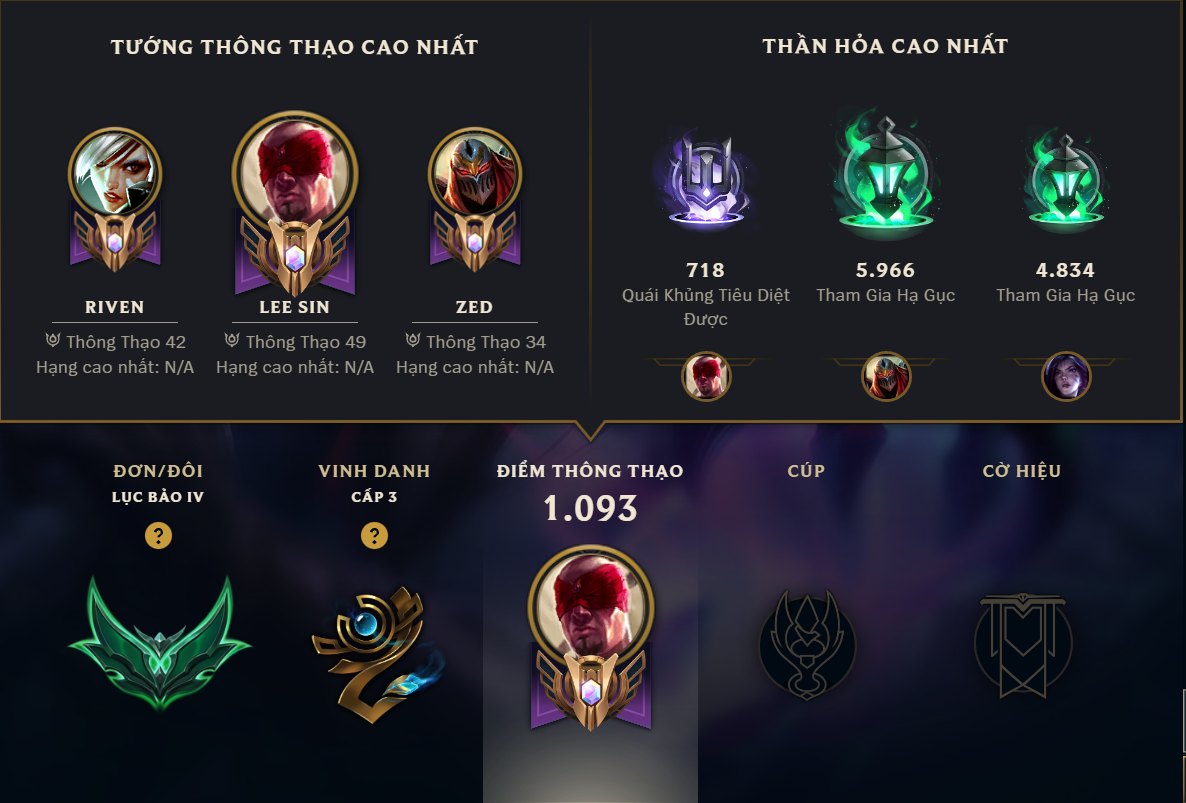The height and width of the screenshot is (803, 1186).
Task: Click the question mark under Lục Bảo IV
Action: click(158, 536)
